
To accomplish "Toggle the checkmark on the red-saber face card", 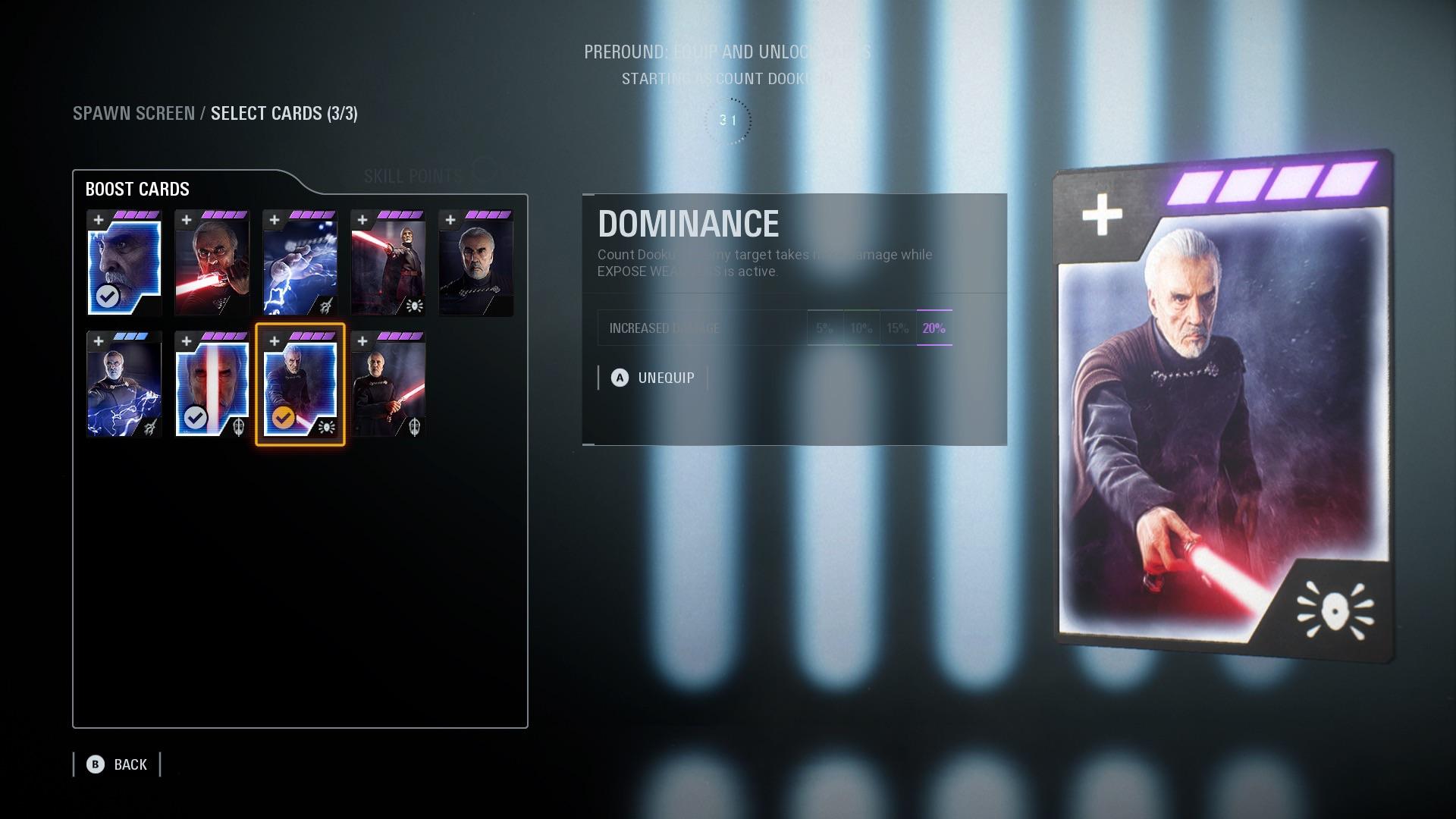I will tap(197, 416).
